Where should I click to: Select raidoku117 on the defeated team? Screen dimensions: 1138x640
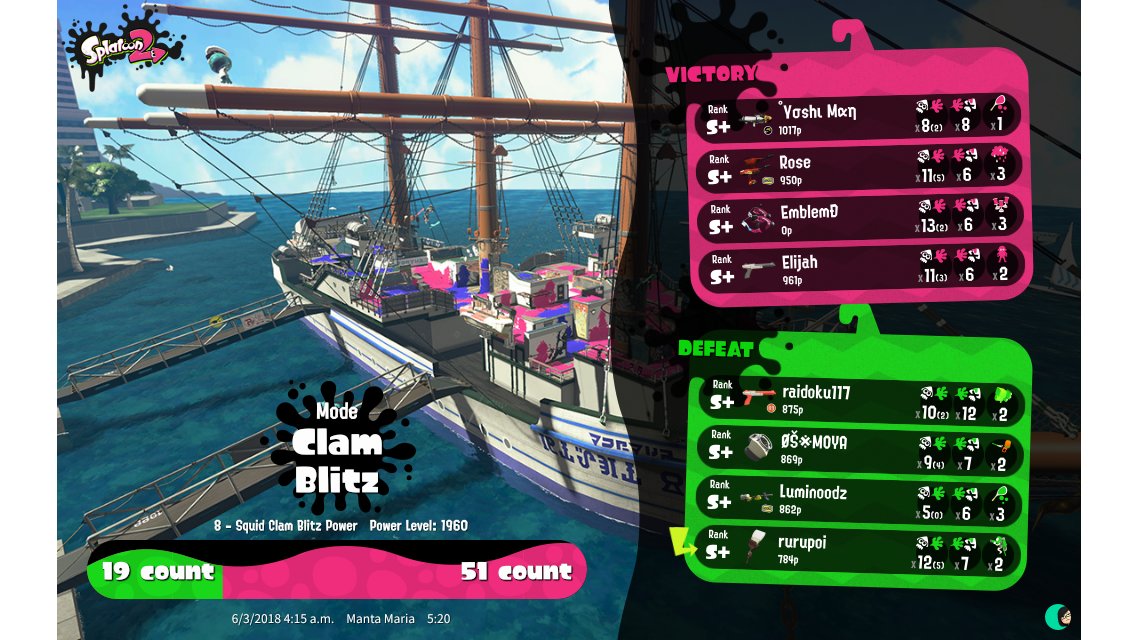860,399
